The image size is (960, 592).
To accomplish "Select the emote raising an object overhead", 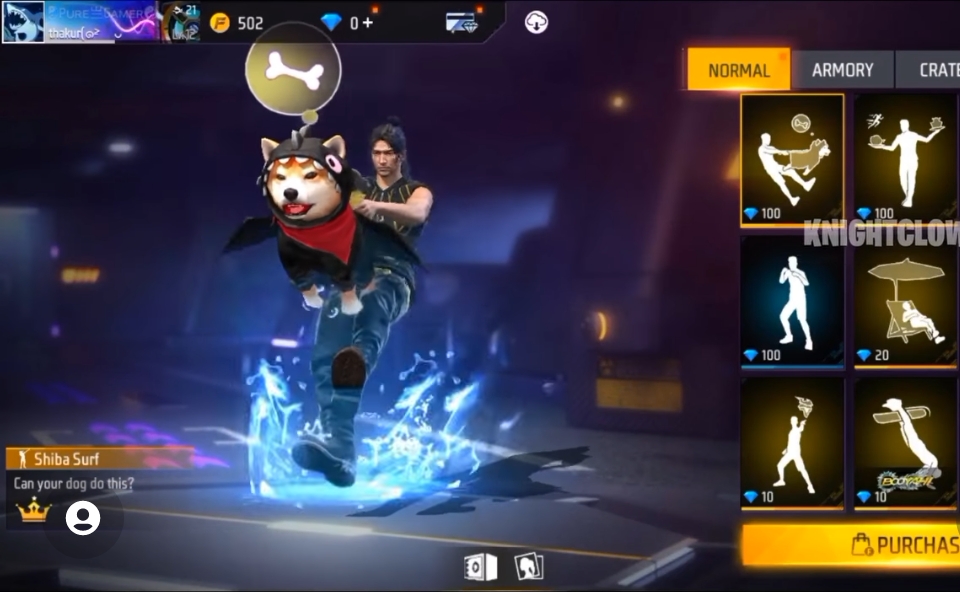I will tap(792, 442).
